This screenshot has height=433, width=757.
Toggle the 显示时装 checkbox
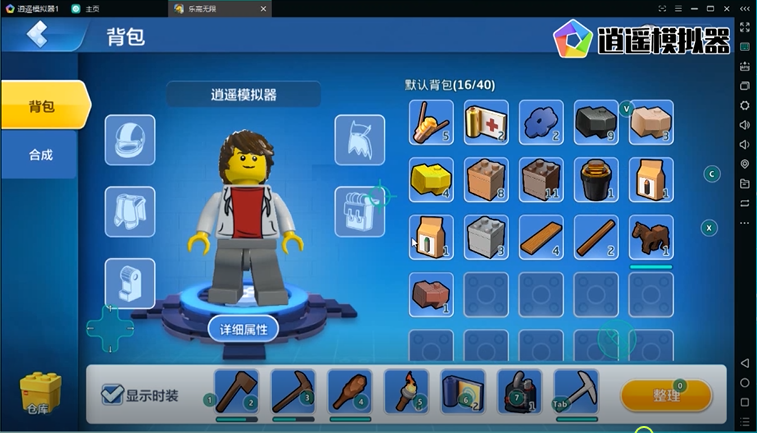pyautogui.click(x=114, y=394)
